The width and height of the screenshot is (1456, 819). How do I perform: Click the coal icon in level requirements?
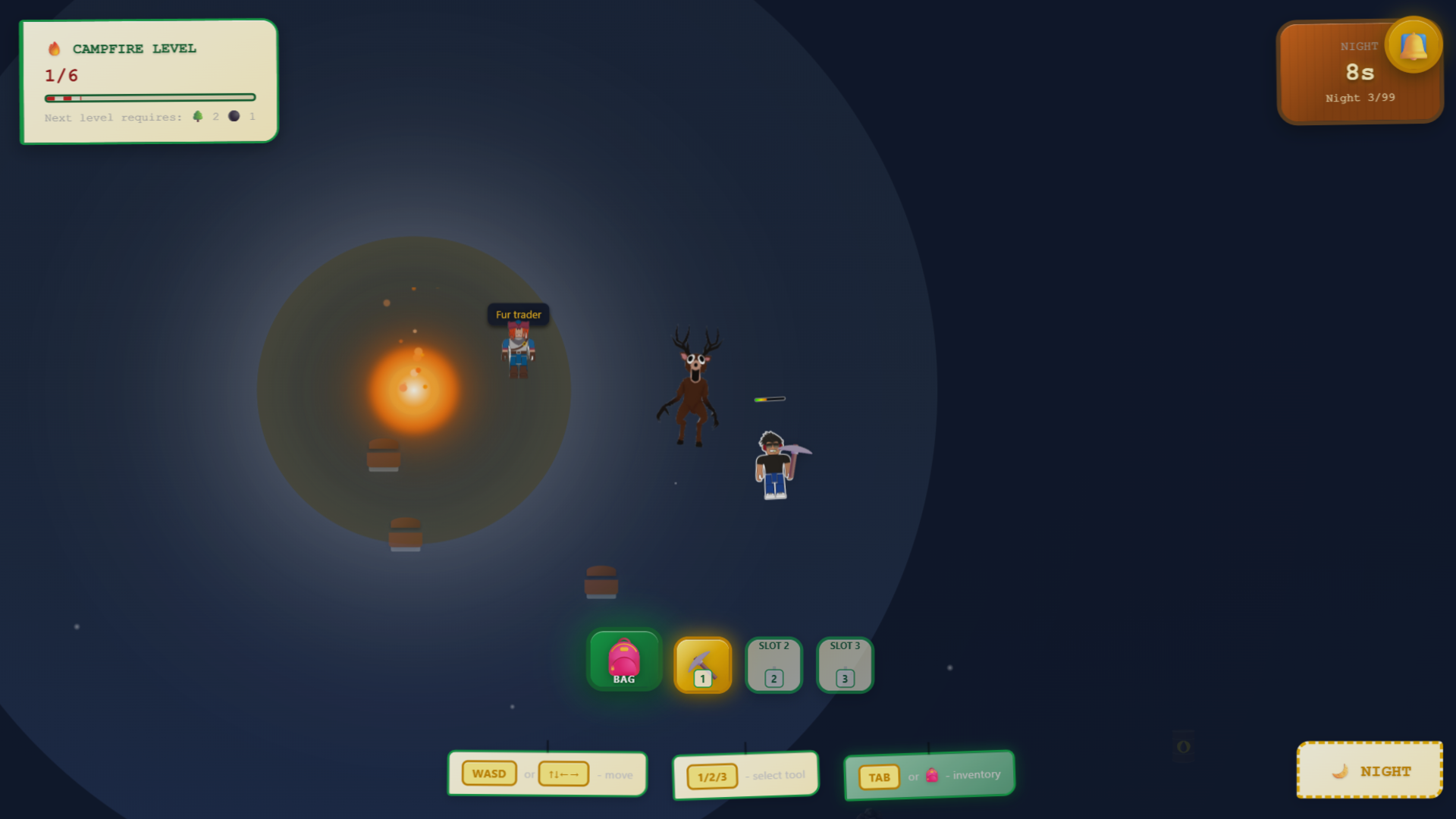point(234,116)
